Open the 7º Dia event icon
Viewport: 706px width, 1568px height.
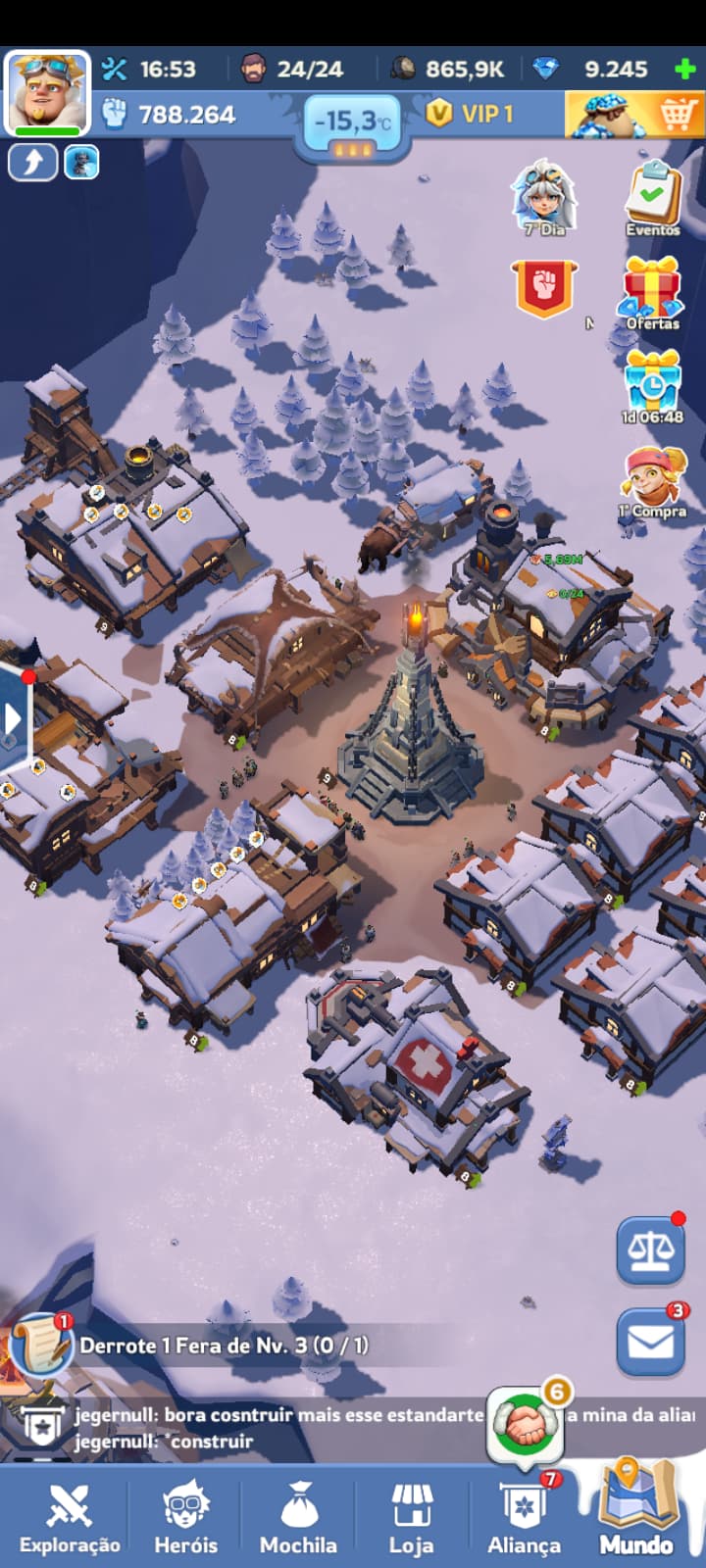(x=543, y=199)
